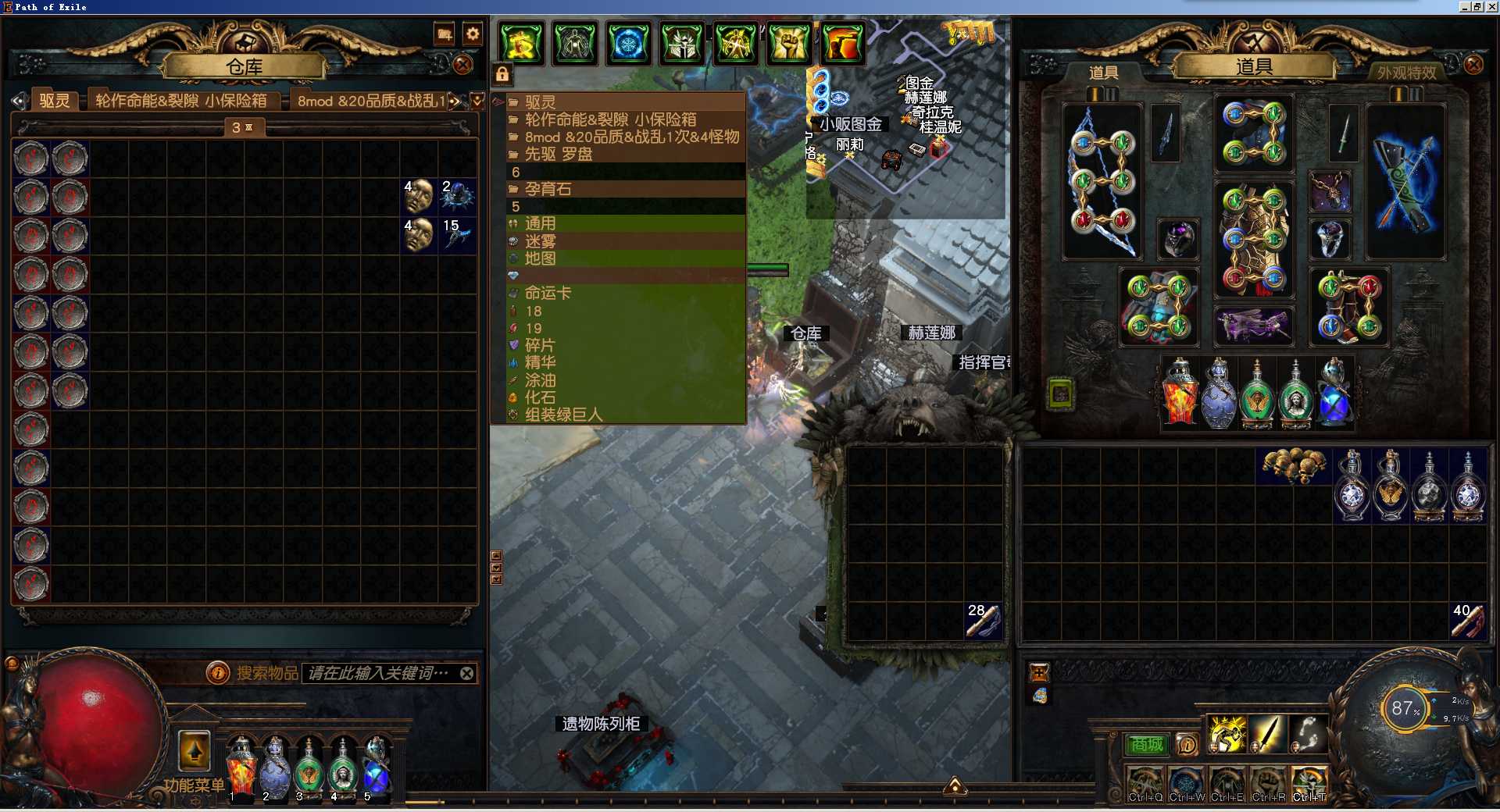The image size is (1500, 812).
Task: Pick the 地图 entry in the tab list
Action: (x=540, y=258)
